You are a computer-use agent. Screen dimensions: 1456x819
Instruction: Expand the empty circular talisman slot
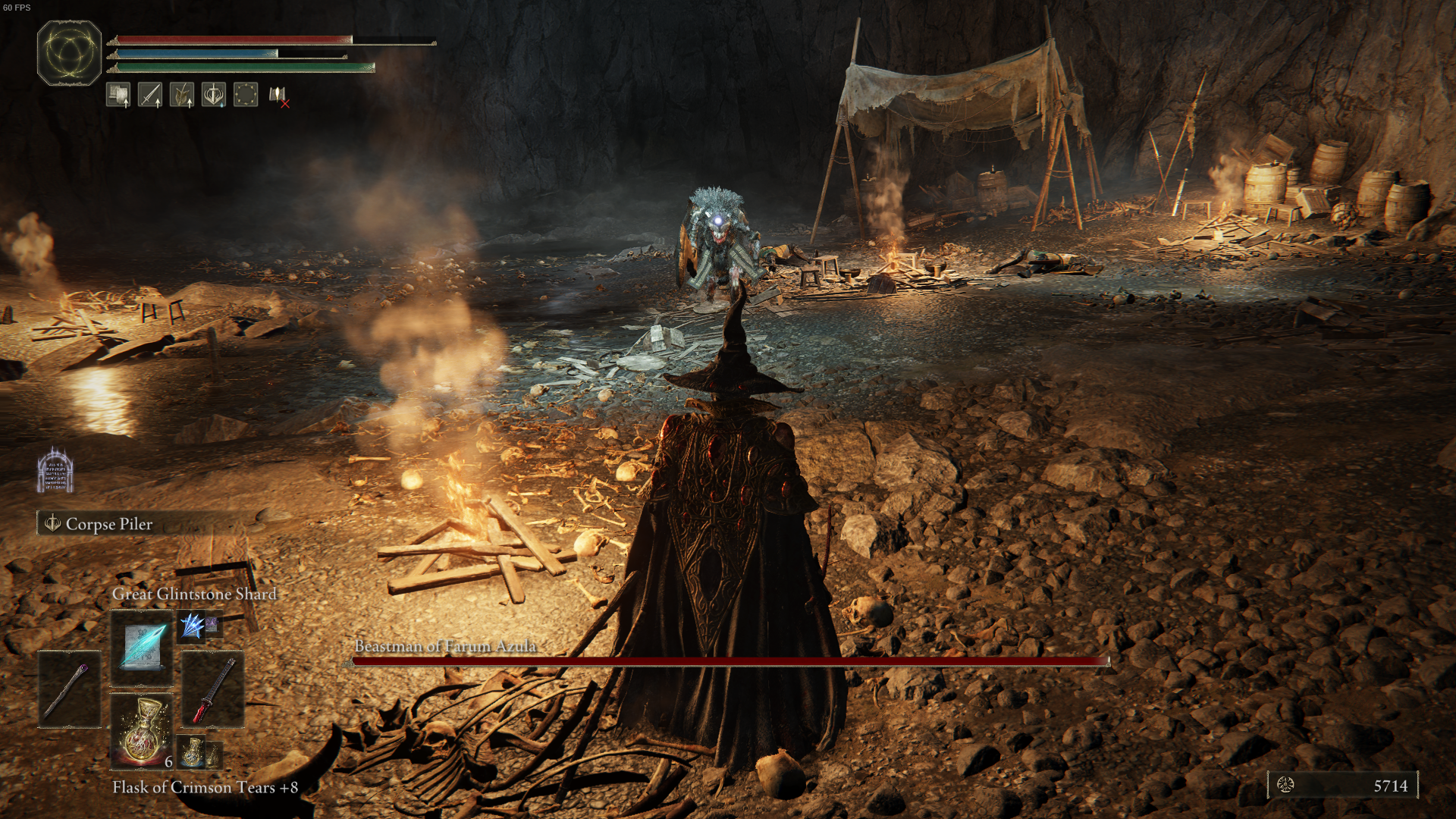[x=246, y=95]
